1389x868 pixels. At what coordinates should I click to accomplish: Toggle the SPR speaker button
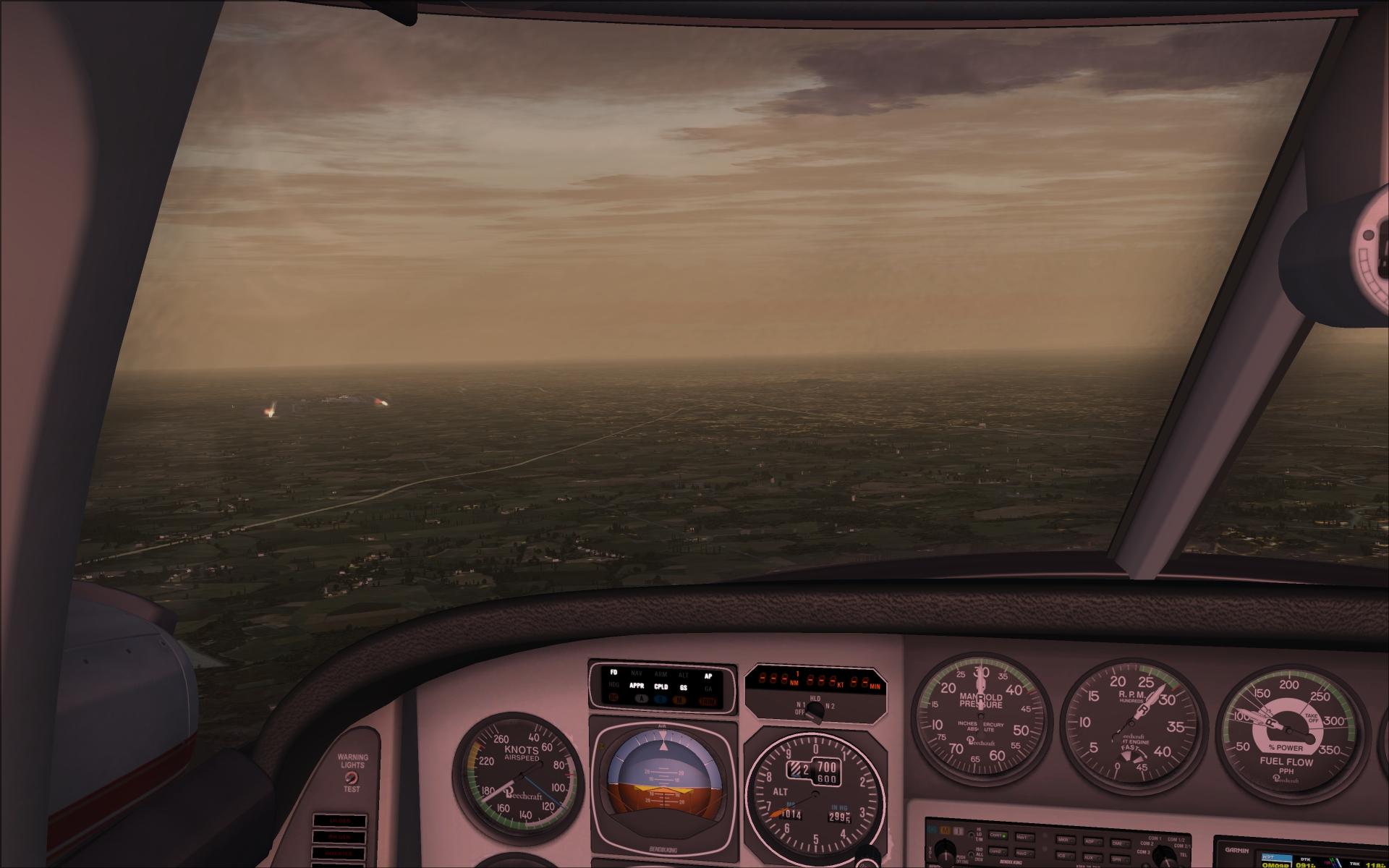pos(1120,860)
